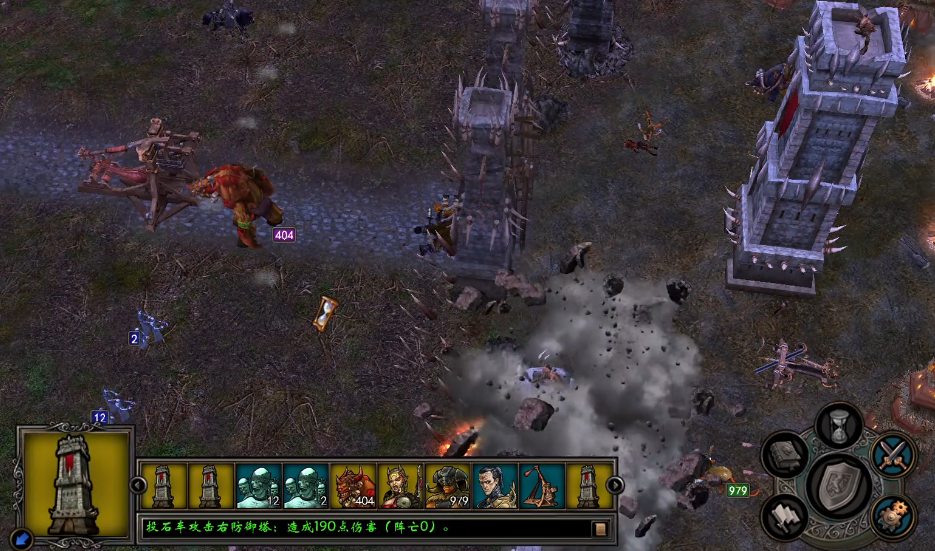Screen dimensions: 935x551
Task: Open the gear options menu
Action: 893,516
